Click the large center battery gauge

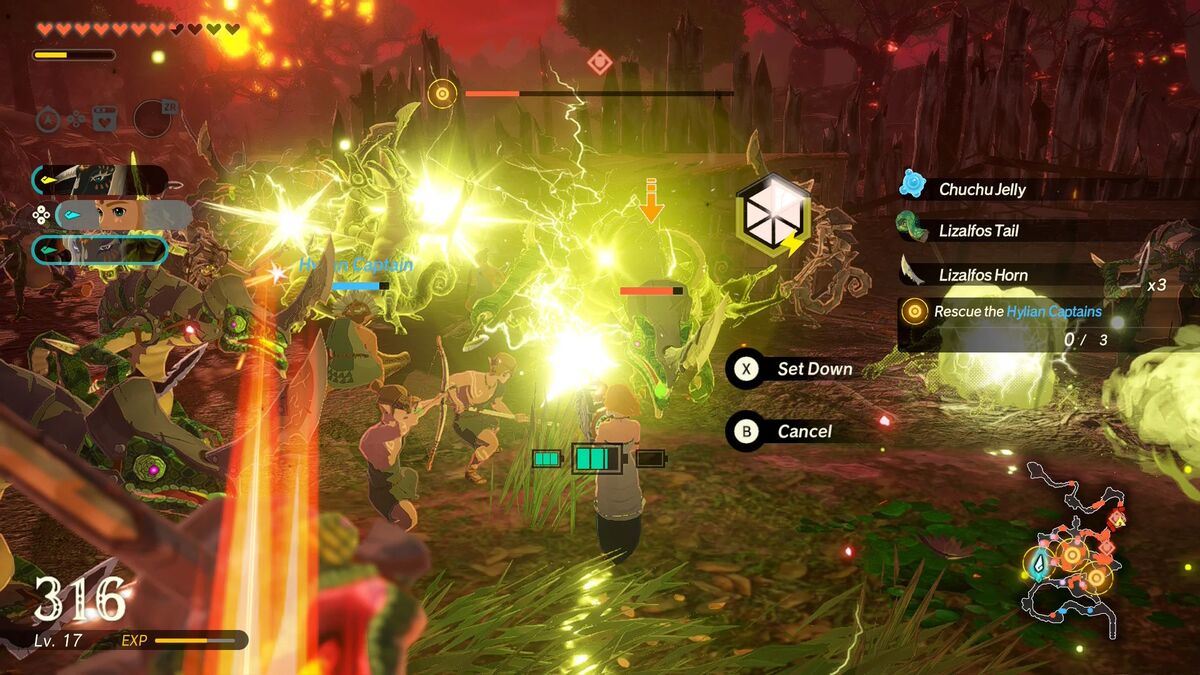(596, 459)
